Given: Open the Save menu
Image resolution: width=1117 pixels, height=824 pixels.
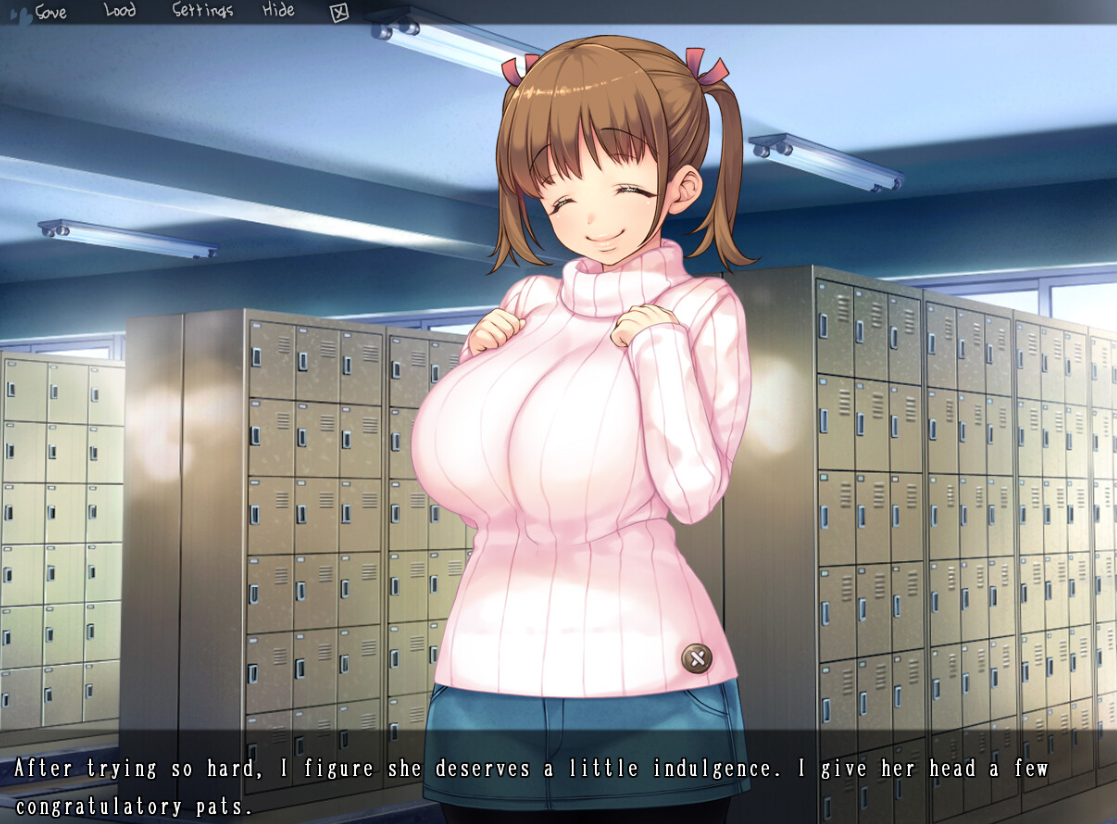Looking at the screenshot, I should tap(50, 12).
